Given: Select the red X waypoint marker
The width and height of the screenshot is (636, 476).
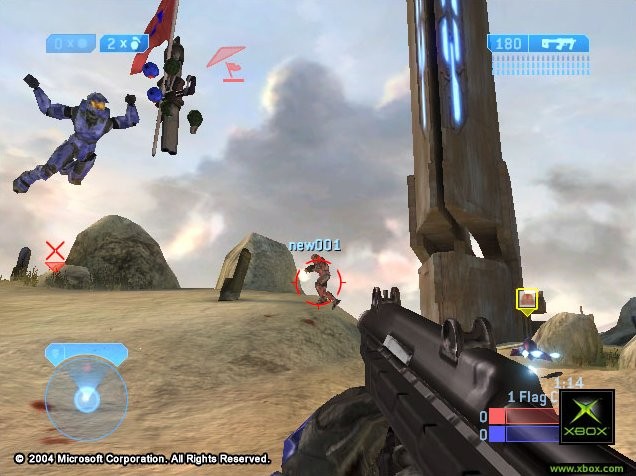Looking at the screenshot, I should coord(56,252).
